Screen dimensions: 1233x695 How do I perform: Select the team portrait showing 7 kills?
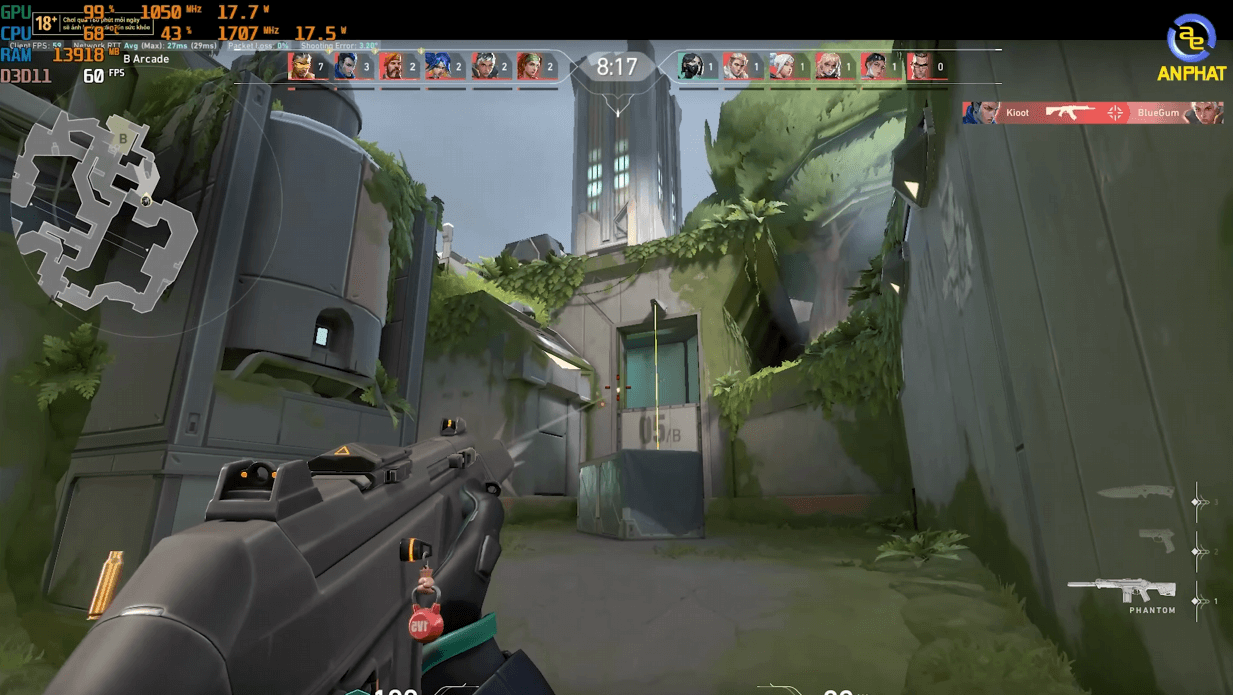pyautogui.click(x=301, y=66)
